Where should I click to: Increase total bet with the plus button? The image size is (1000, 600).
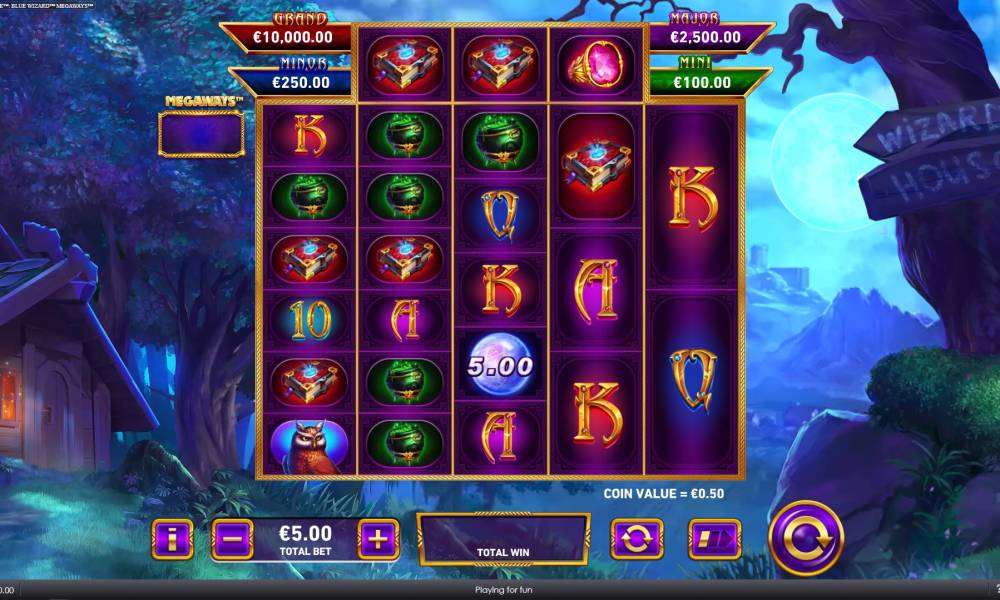378,540
